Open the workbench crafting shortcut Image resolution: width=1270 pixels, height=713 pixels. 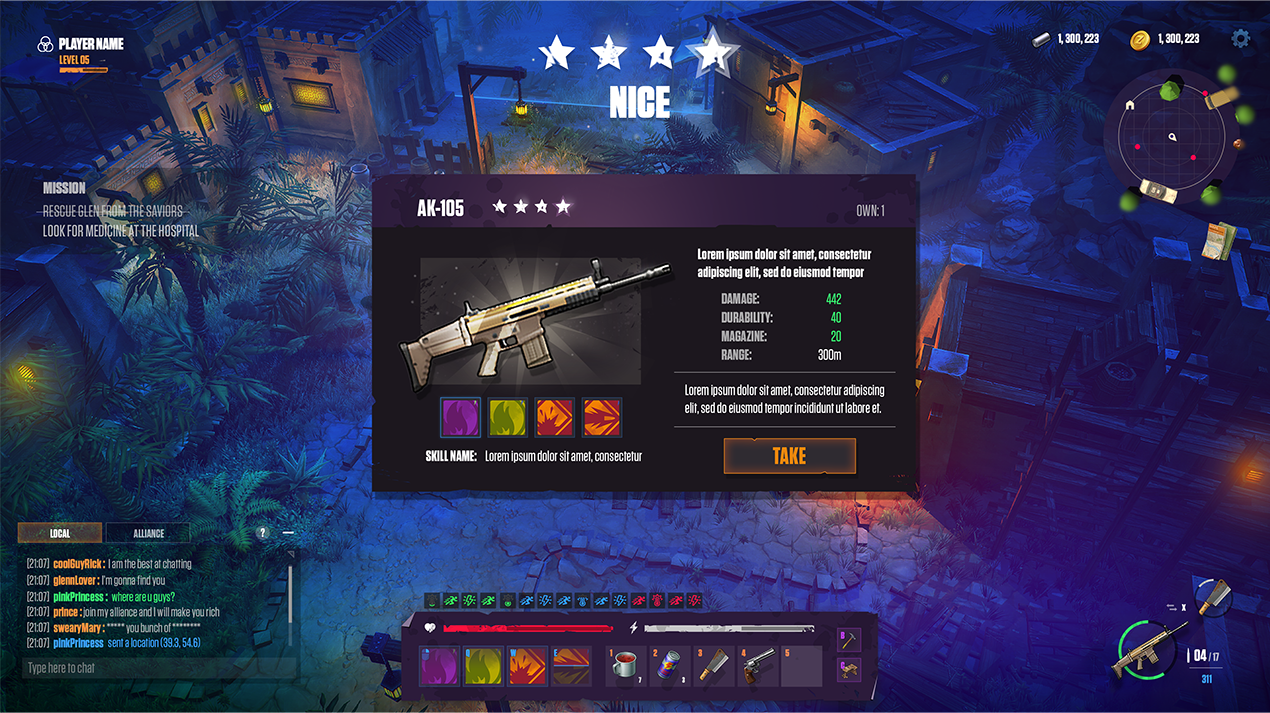848,669
